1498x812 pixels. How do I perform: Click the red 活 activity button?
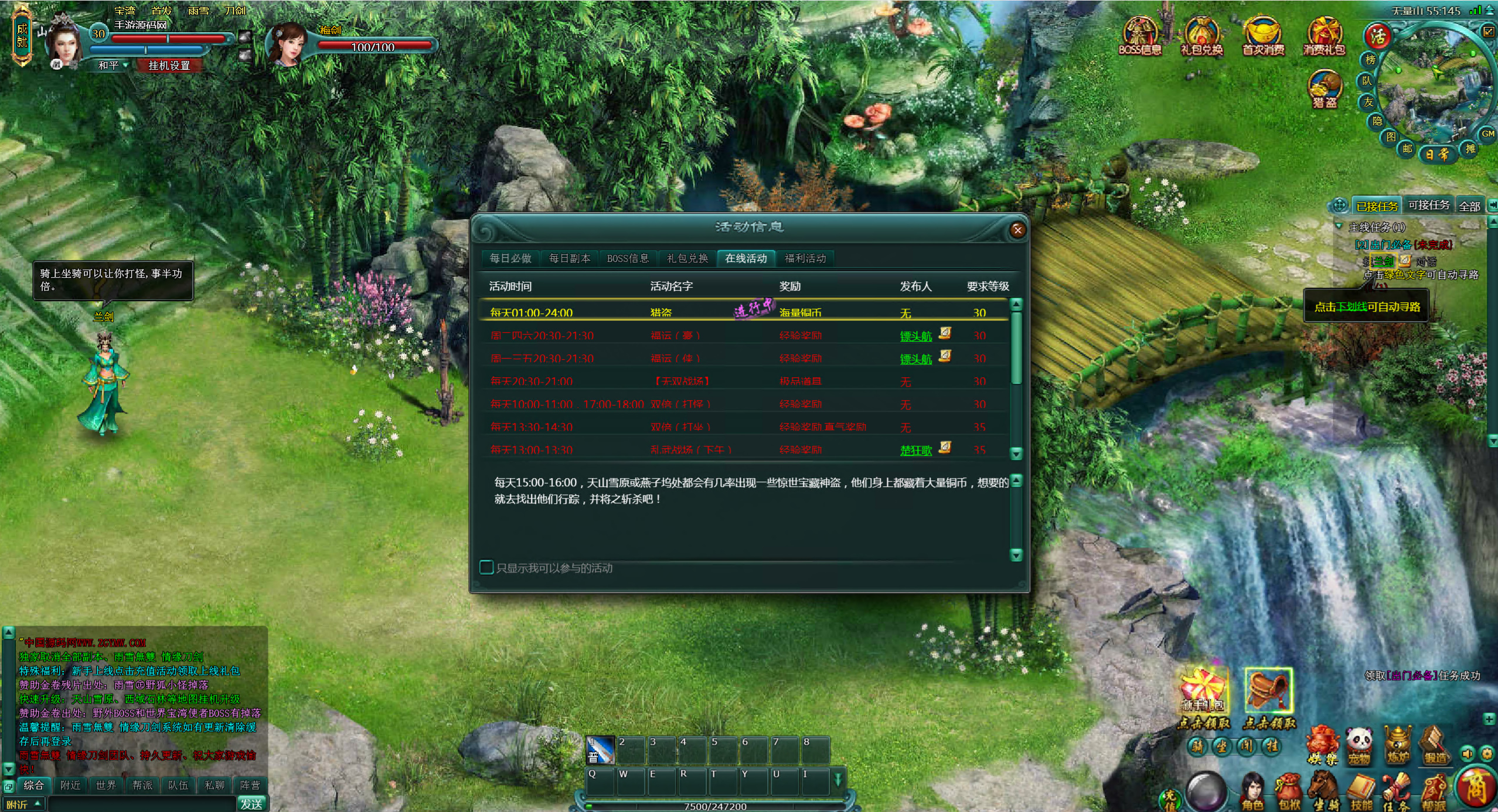click(1378, 36)
